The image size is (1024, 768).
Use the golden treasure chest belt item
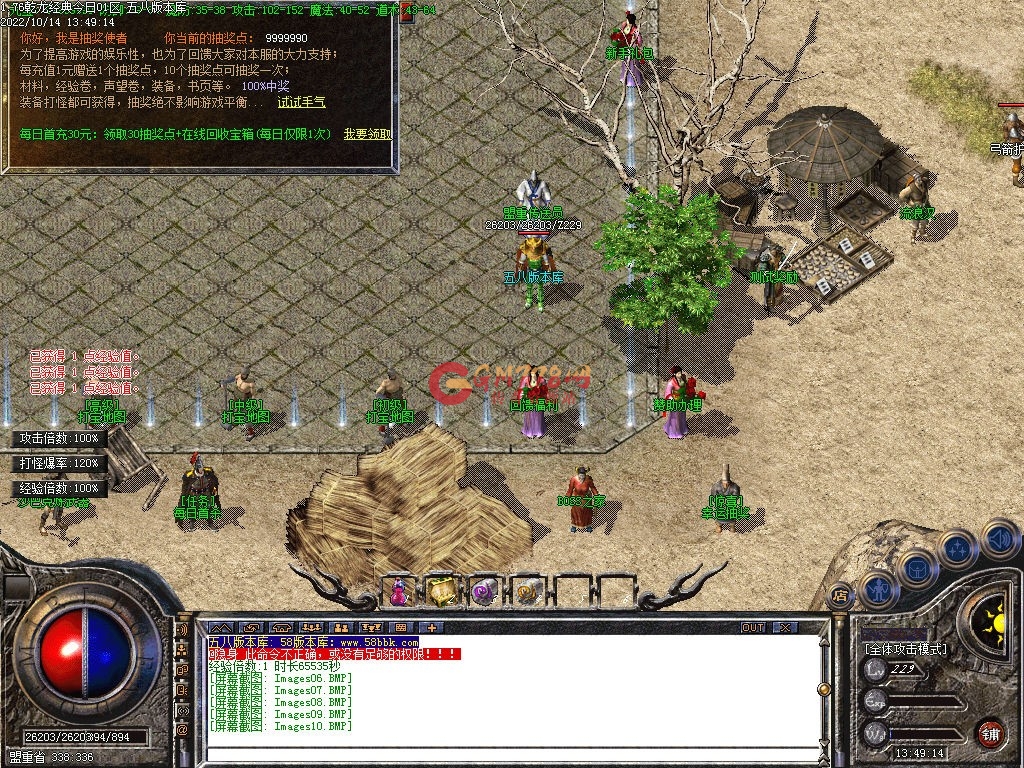[441, 592]
